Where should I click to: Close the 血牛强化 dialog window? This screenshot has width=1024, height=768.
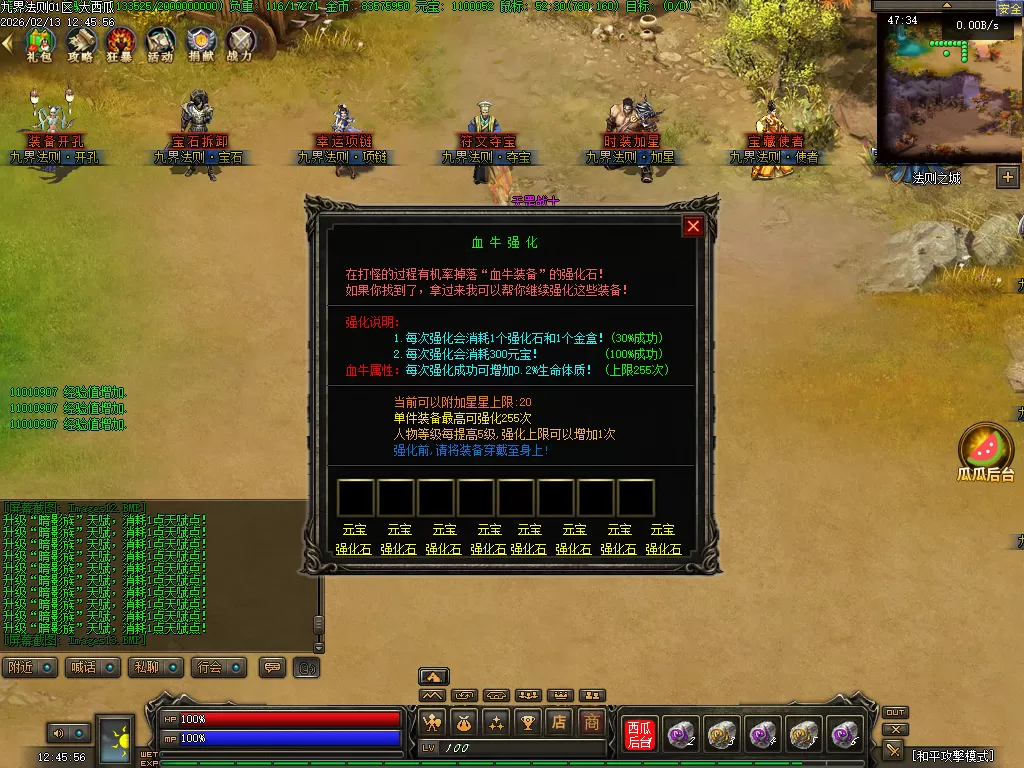tap(693, 227)
